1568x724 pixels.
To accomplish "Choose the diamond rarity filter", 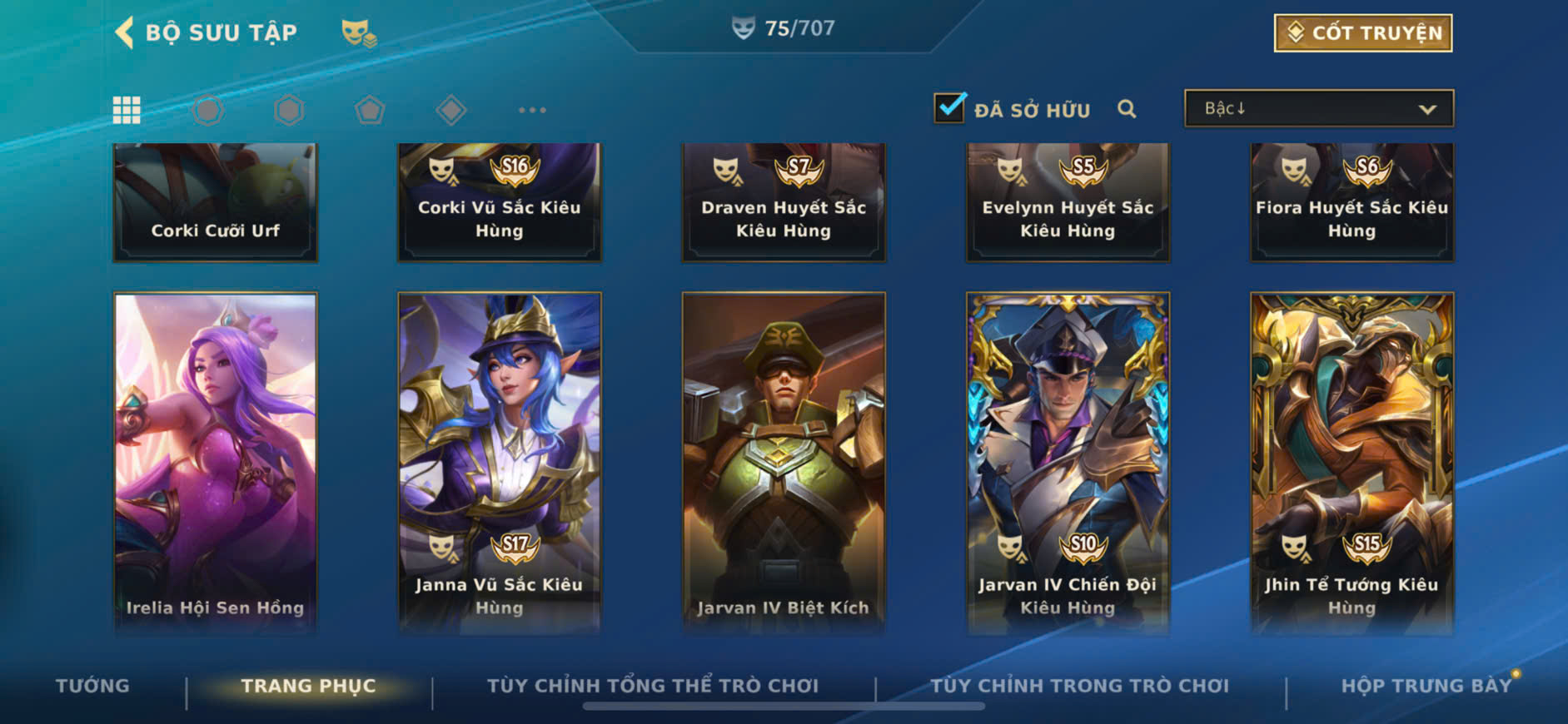I will tap(450, 110).
